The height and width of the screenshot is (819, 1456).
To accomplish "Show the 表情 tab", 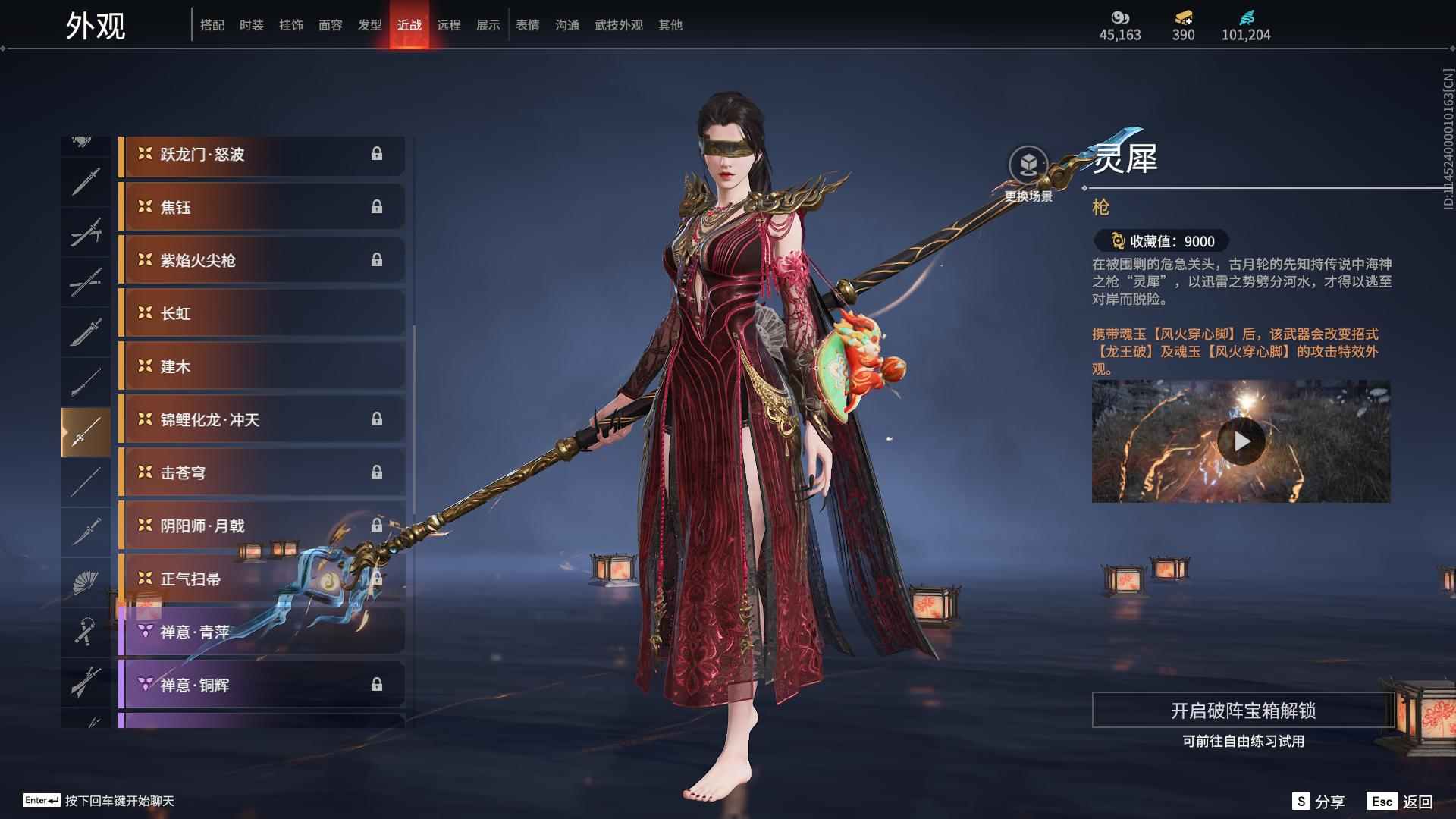I will [527, 25].
